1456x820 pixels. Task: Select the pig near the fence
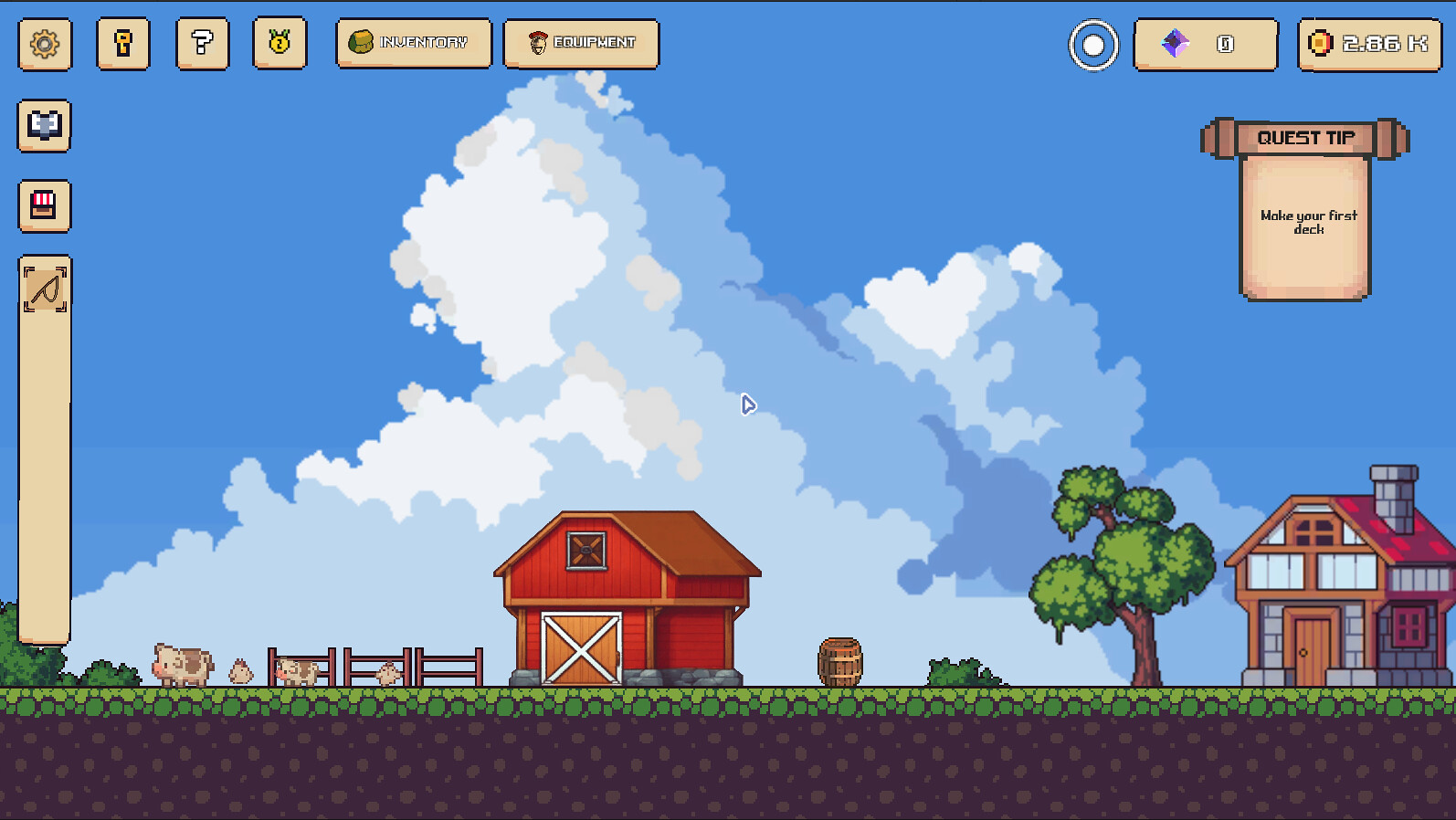297,671
